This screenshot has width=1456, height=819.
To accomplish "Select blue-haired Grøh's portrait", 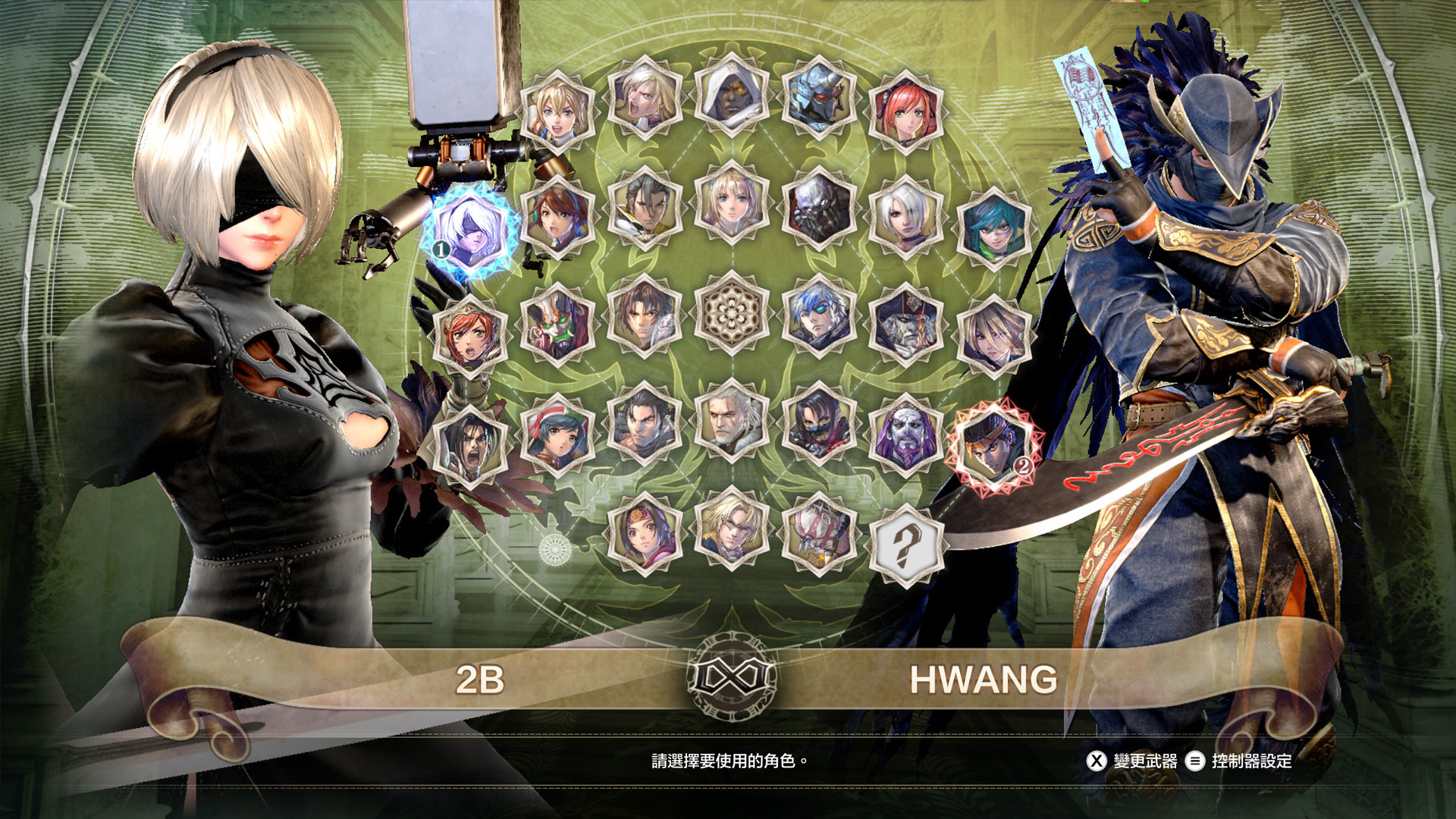I will point(819,316).
